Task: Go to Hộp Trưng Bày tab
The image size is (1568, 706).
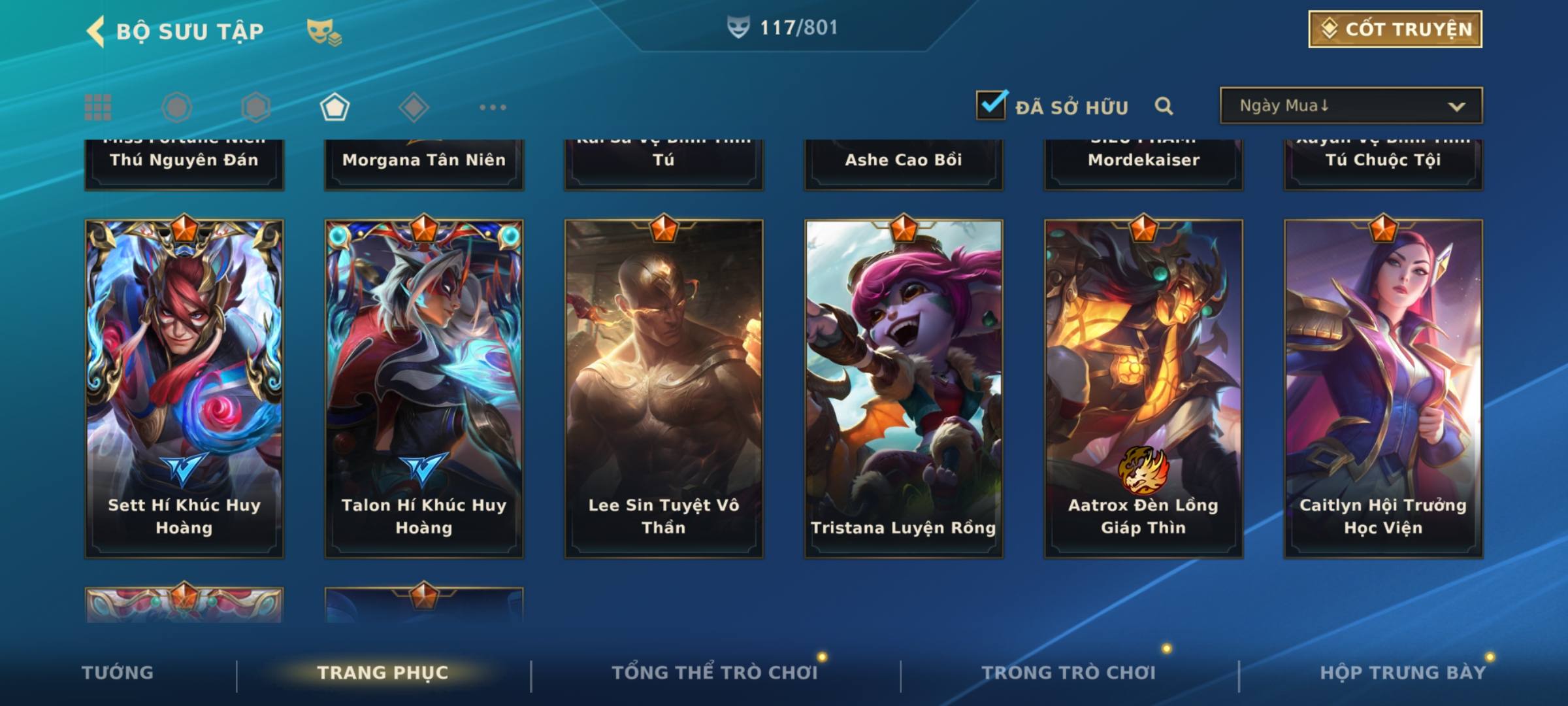Action: [x=1403, y=673]
